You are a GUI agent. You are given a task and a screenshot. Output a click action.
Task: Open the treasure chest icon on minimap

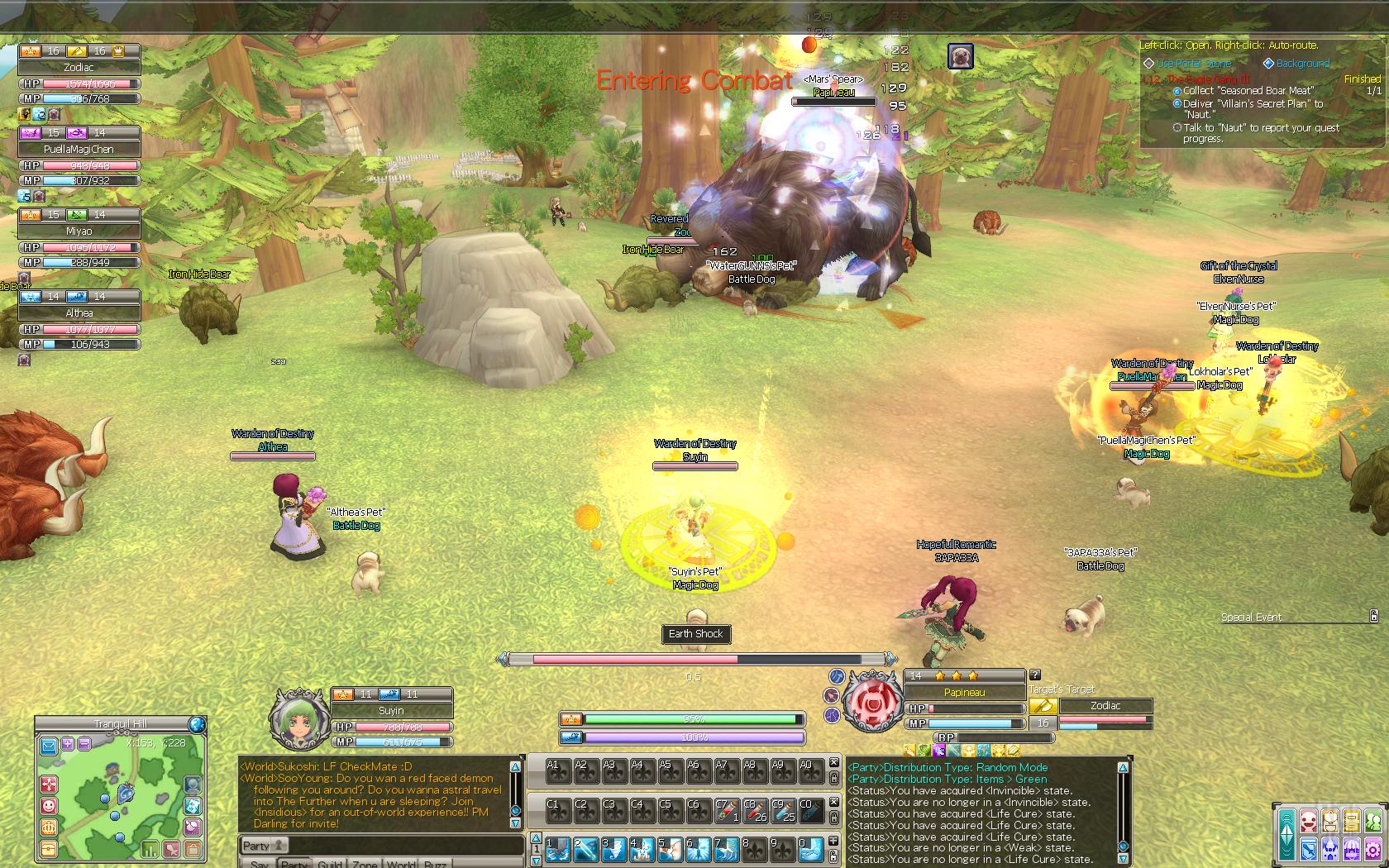click(49, 848)
